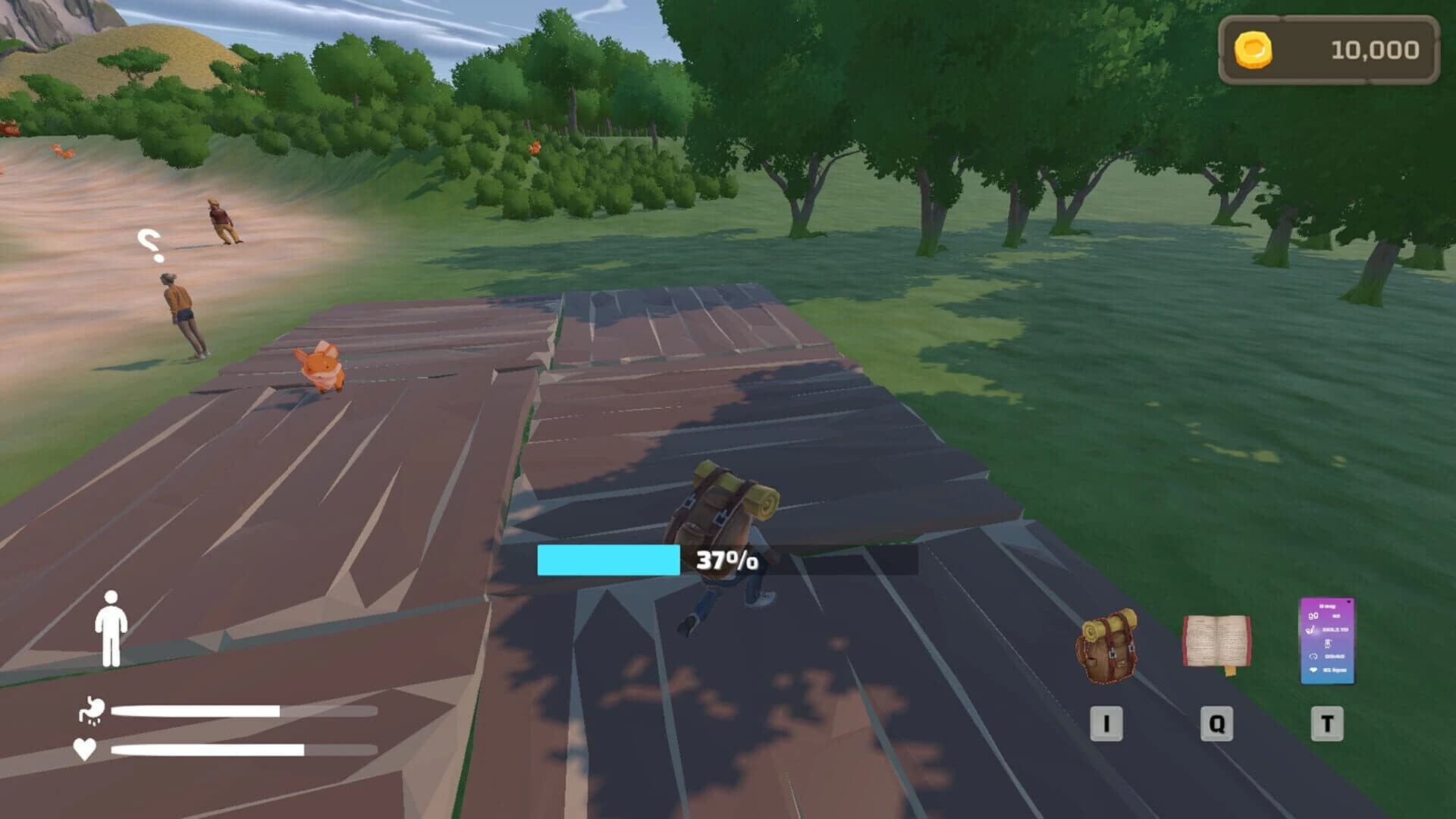Click the thermometer icon on stats panel
This screenshot has height=819, width=1456.
click(1328, 643)
